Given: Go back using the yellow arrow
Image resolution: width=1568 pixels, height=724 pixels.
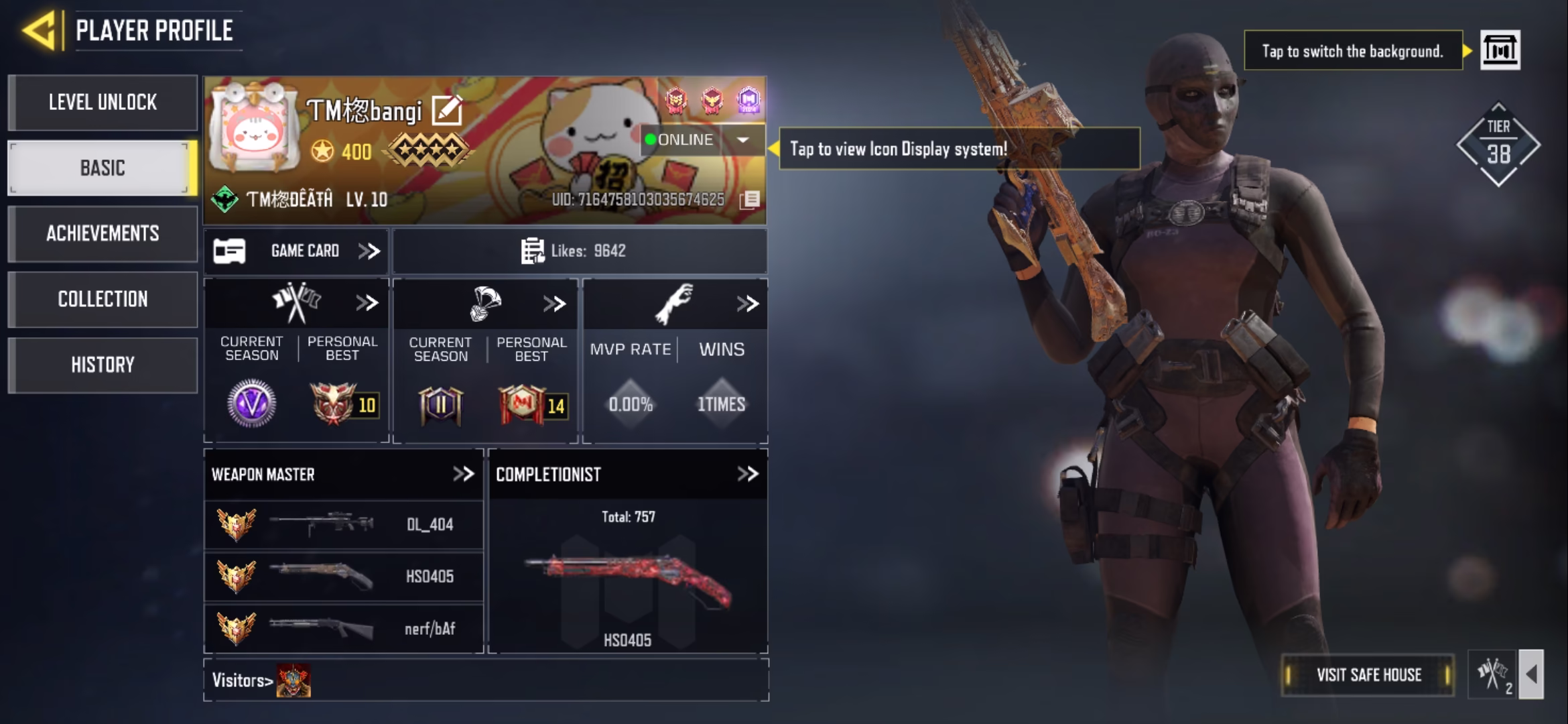Looking at the screenshot, I should (39, 30).
